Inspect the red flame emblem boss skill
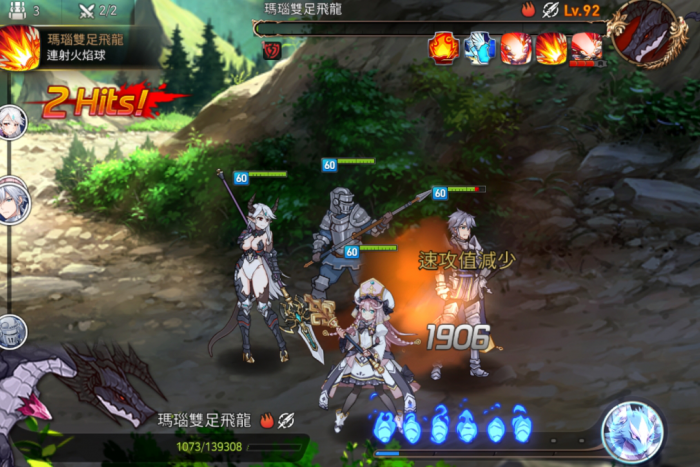The image size is (700, 467). coord(443,47)
